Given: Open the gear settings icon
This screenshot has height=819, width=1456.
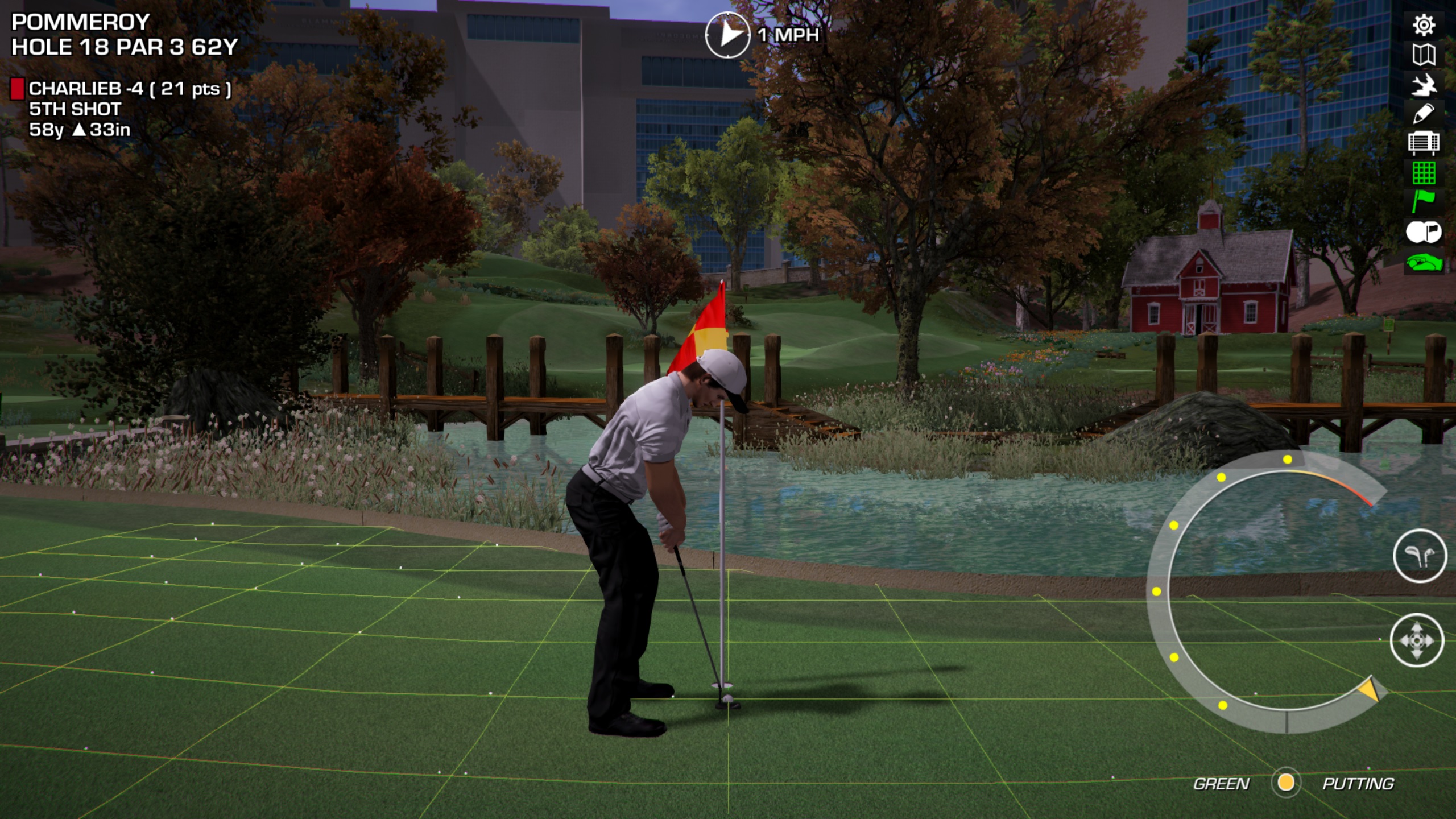Looking at the screenshot, I should [x=1424, y=26].
